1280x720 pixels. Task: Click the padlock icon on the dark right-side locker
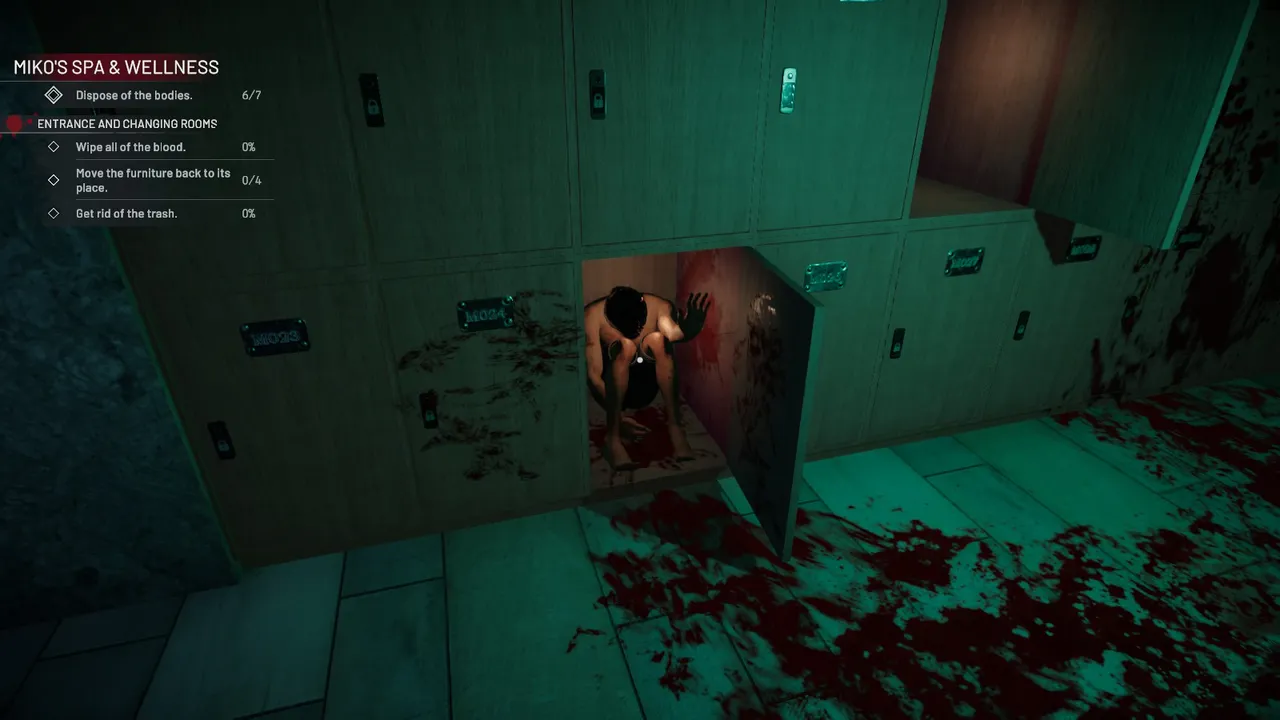(x=1021, y=325)
